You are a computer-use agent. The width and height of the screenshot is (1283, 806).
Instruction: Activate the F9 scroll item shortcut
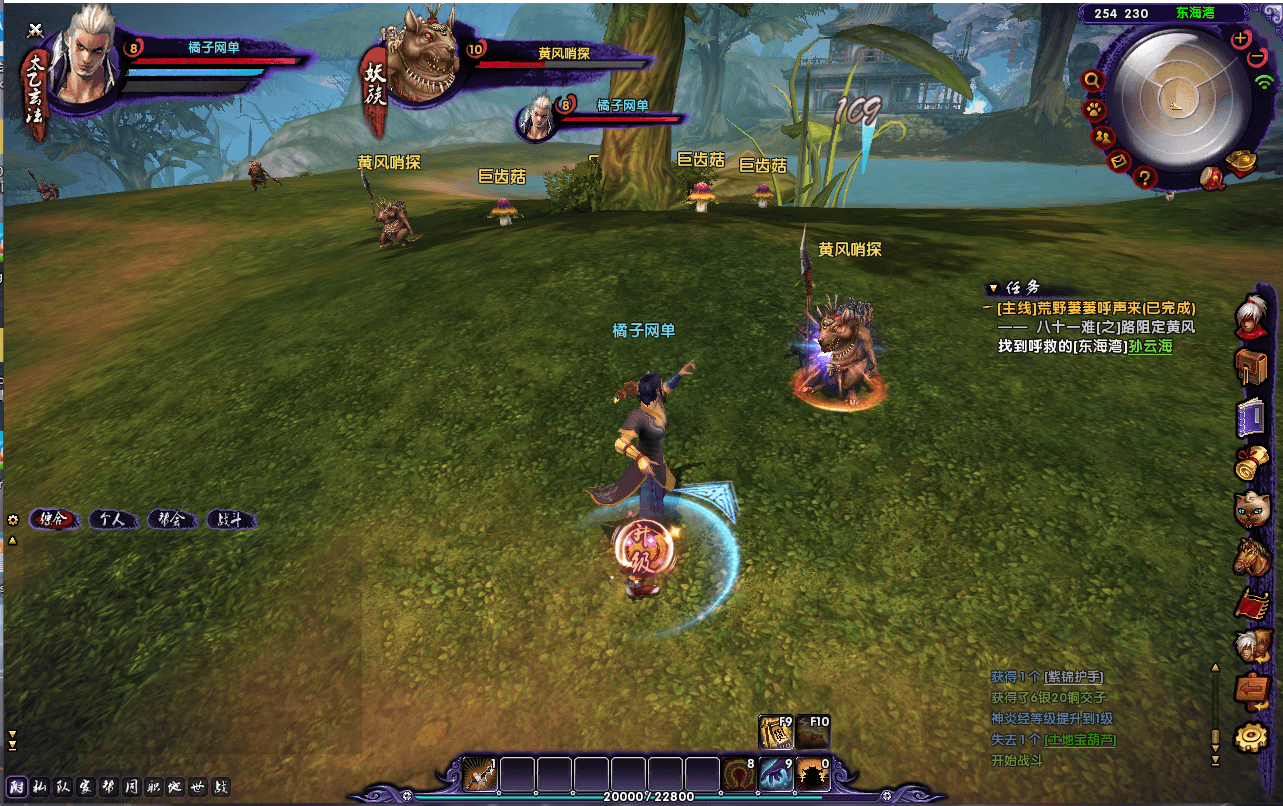(776, 732)
